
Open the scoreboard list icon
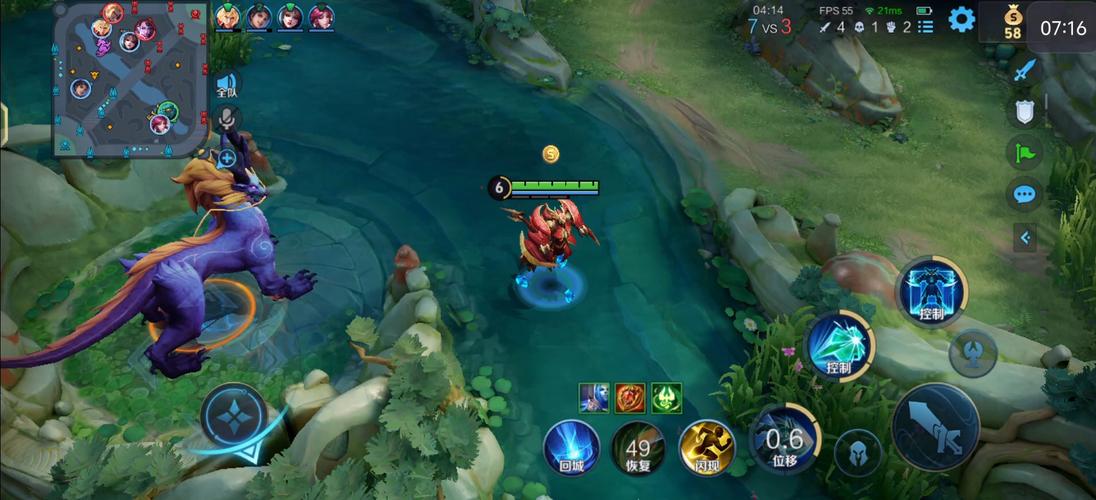[x=926, y=27]
